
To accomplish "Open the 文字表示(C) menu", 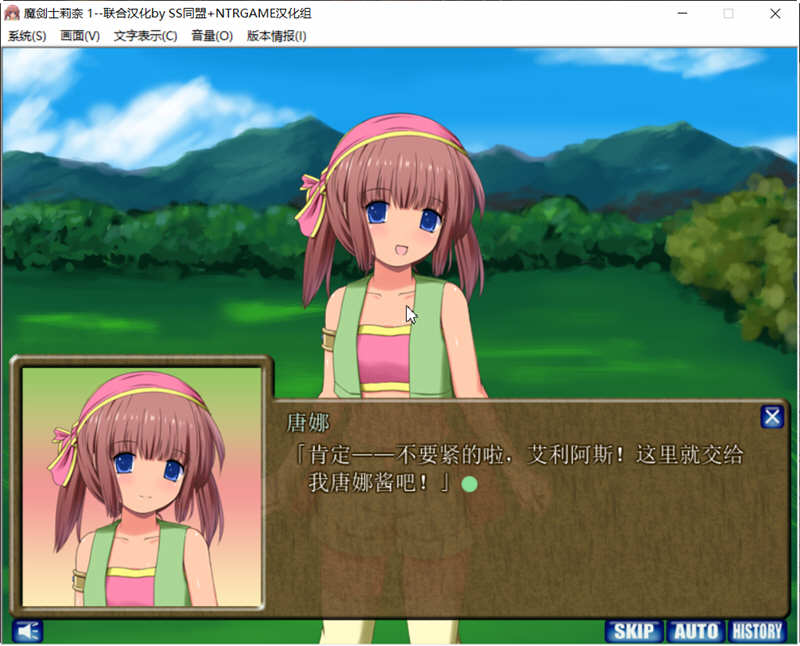I will [x=145, y=36].
